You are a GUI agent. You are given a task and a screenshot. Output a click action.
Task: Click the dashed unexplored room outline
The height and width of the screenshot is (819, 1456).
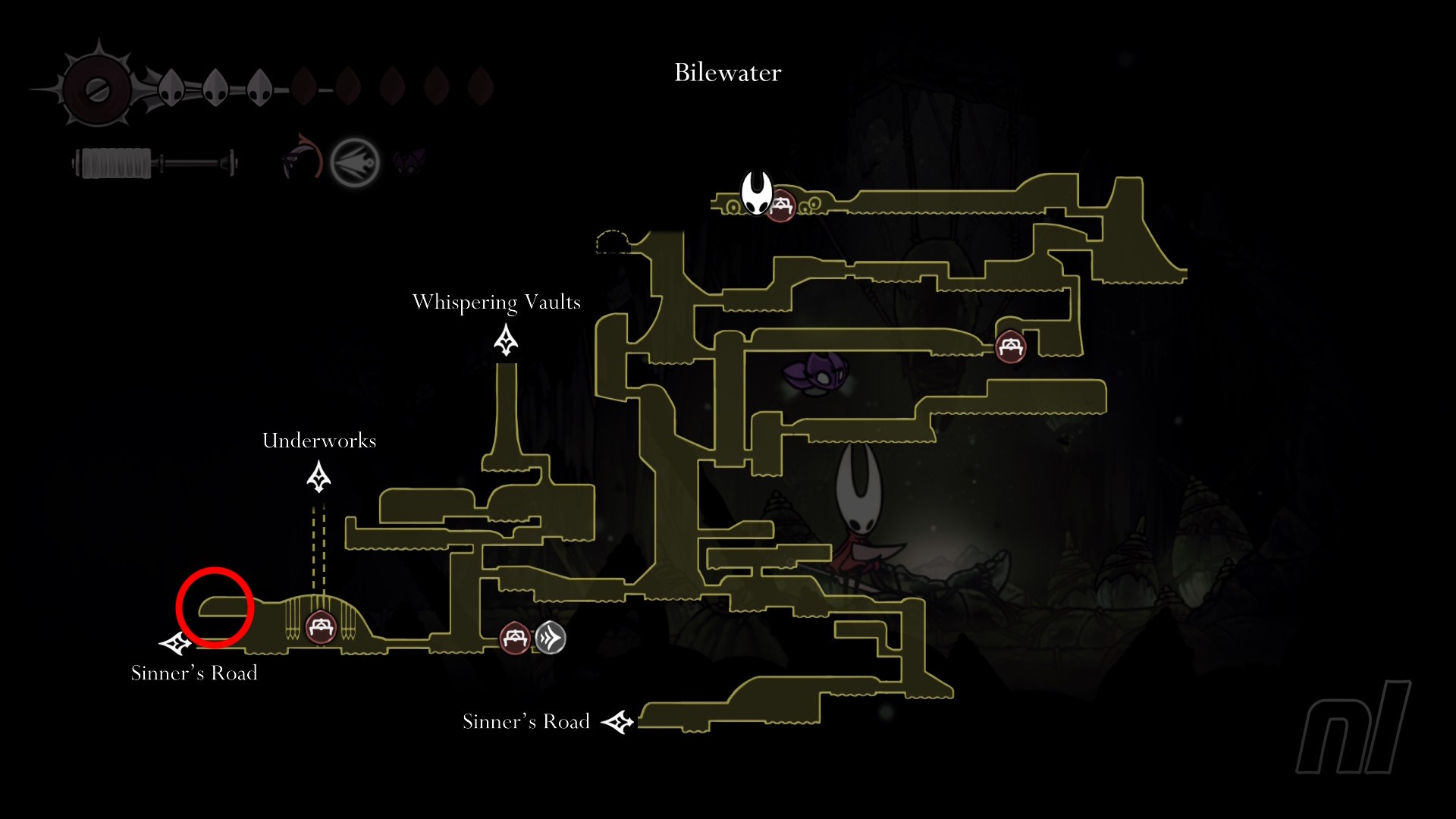coord(613,242)
